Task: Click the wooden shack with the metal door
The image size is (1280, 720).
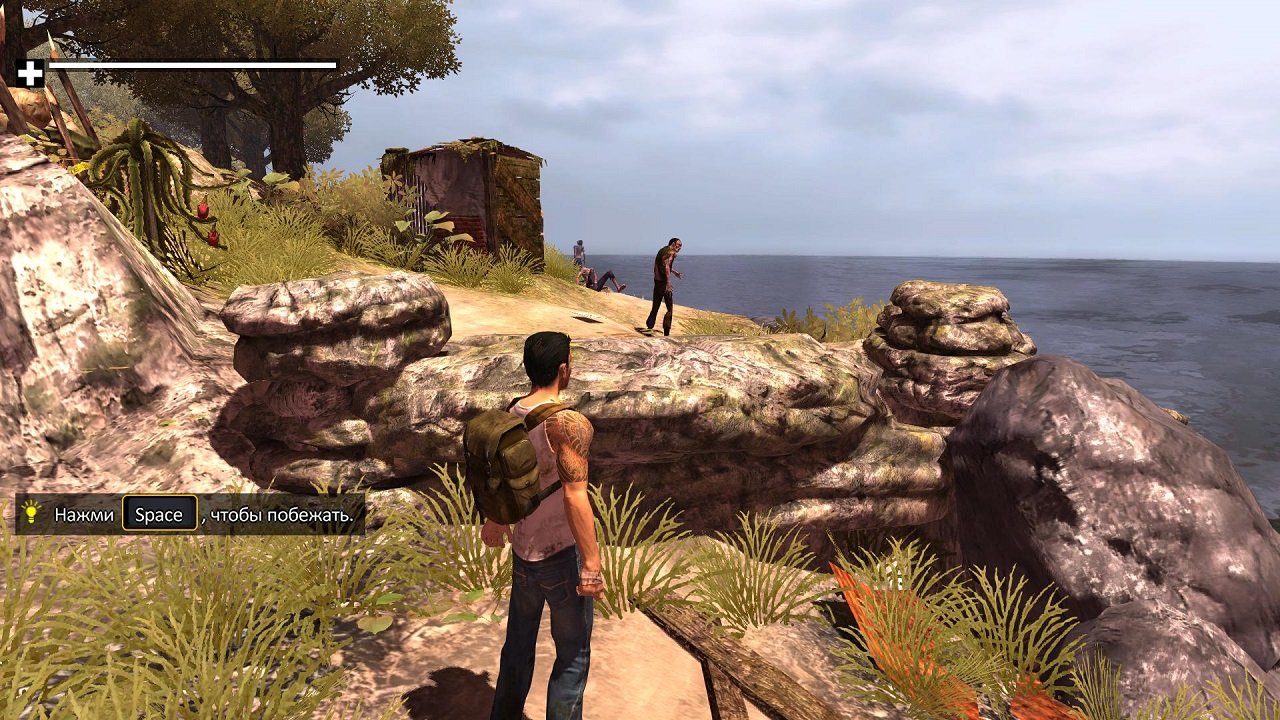Action: point(465,190)
